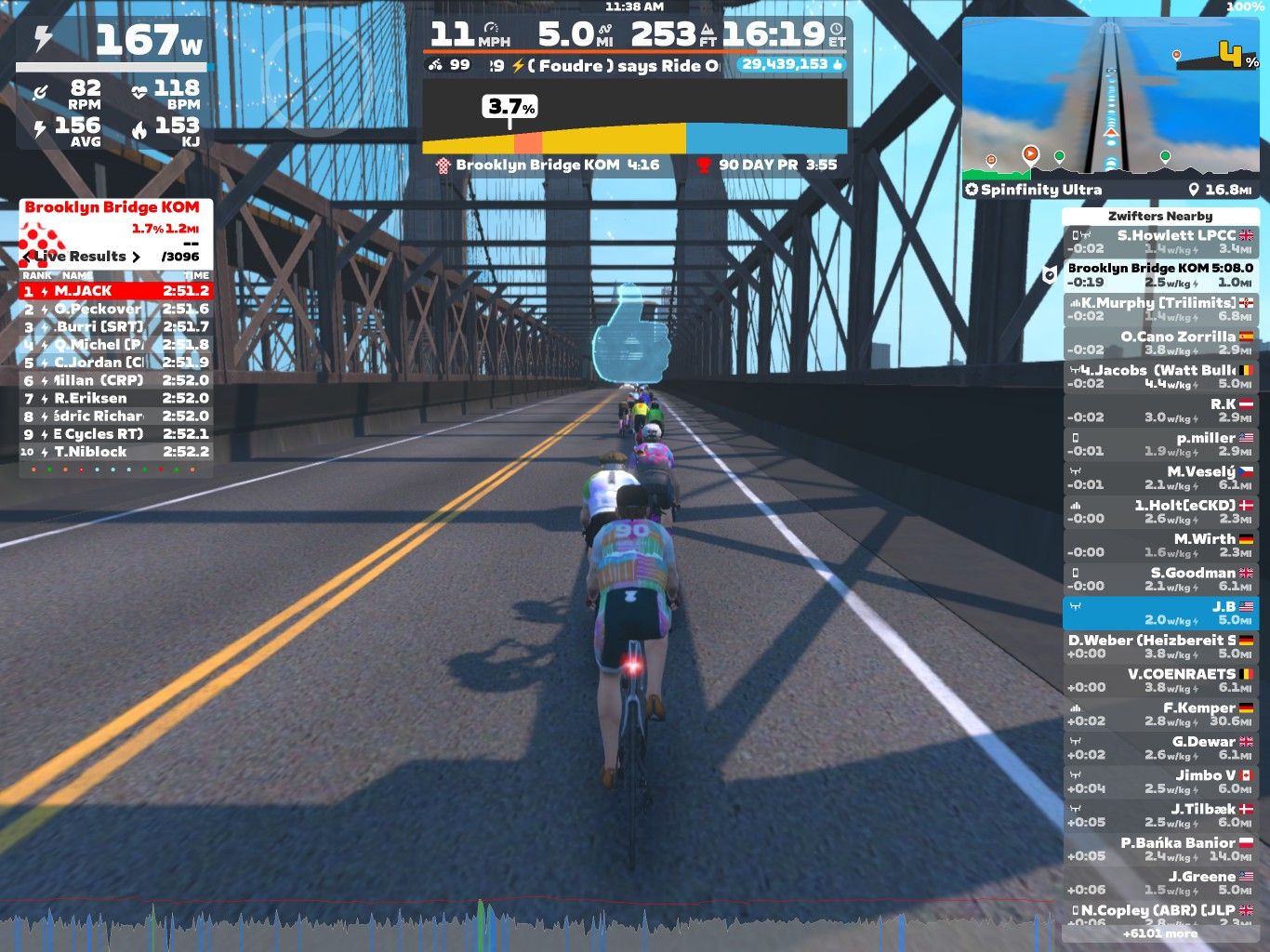Select the highlighted J.B rider row
1270x952 pixels.
(1160, 613)
